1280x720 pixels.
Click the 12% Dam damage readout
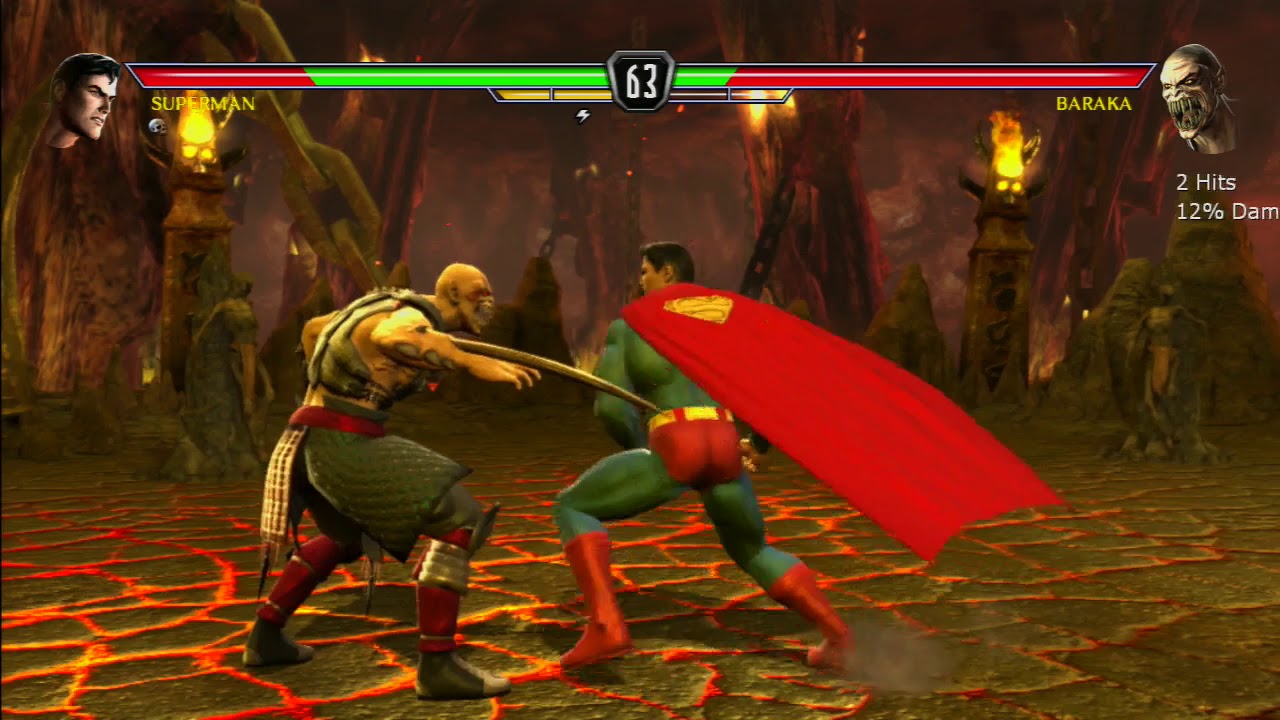coord(1220,211)
